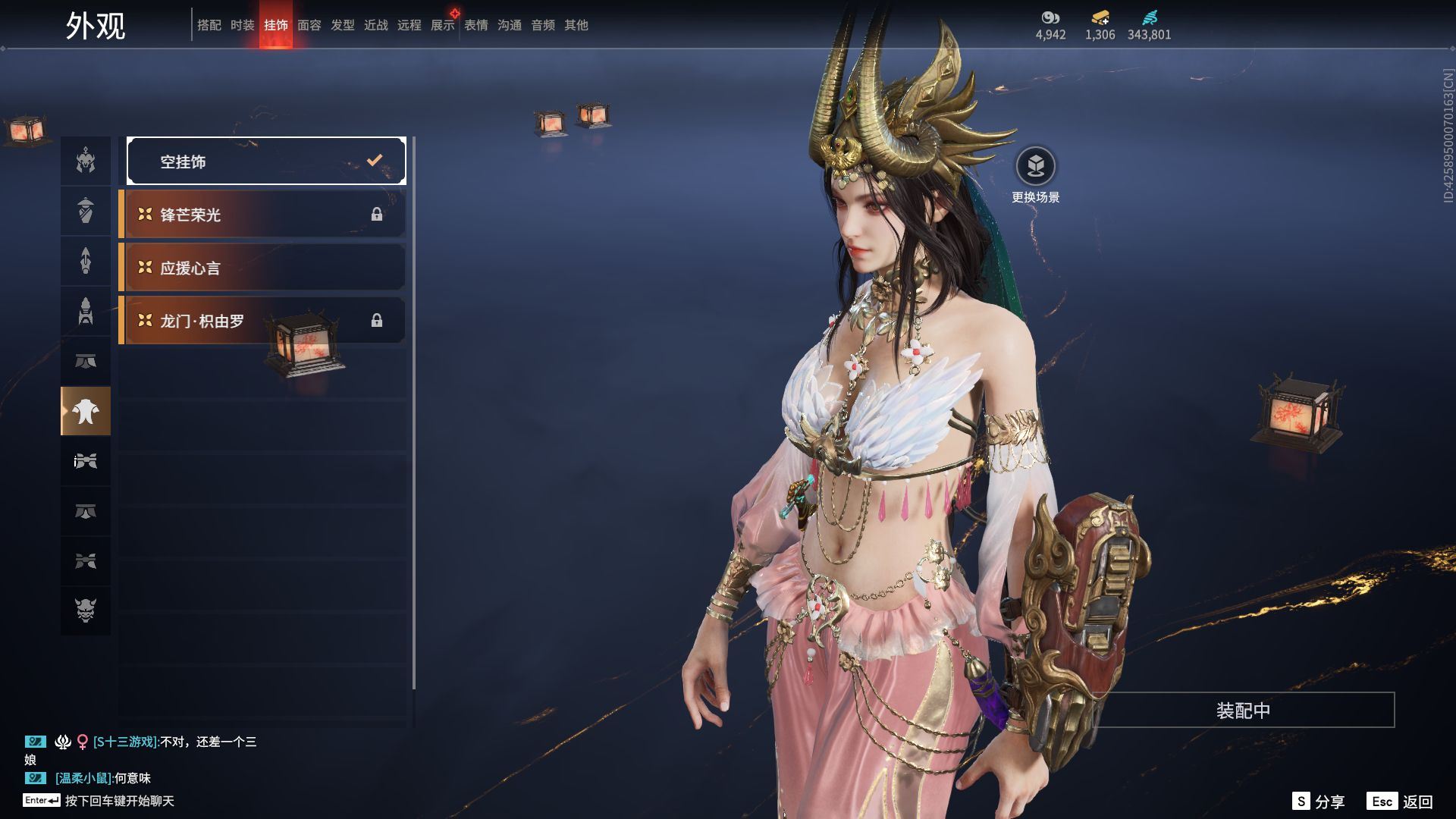Open the 表情 tab
The image size is (1456, 819).
[476, 25]
